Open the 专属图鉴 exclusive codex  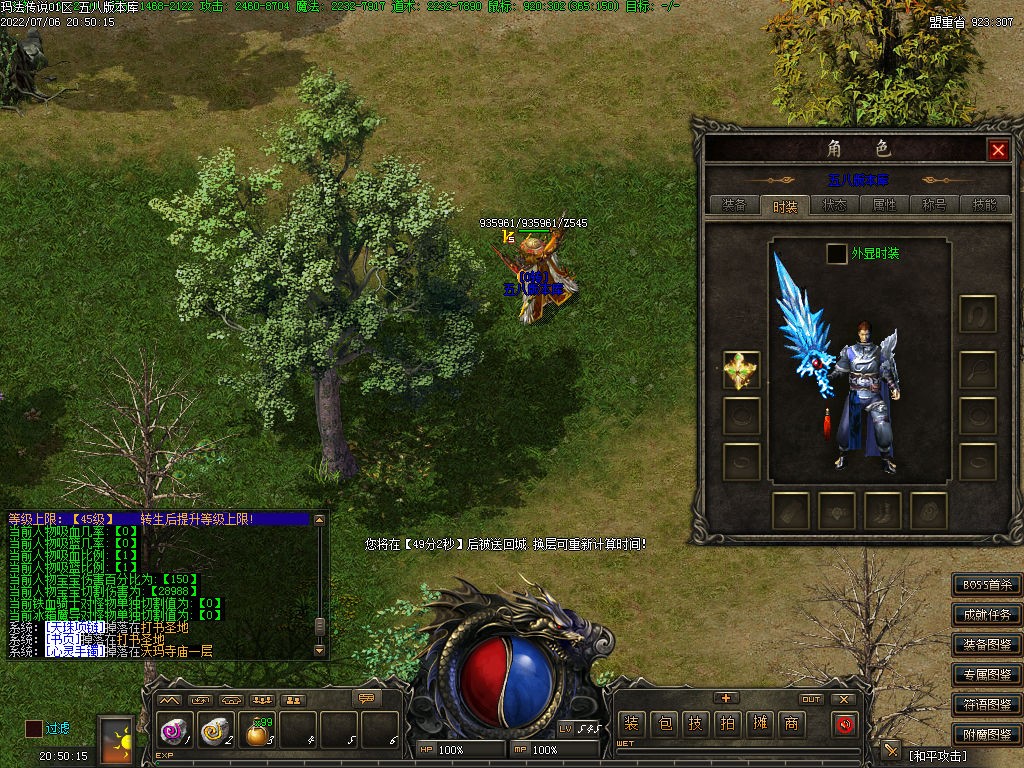point(987,675)
